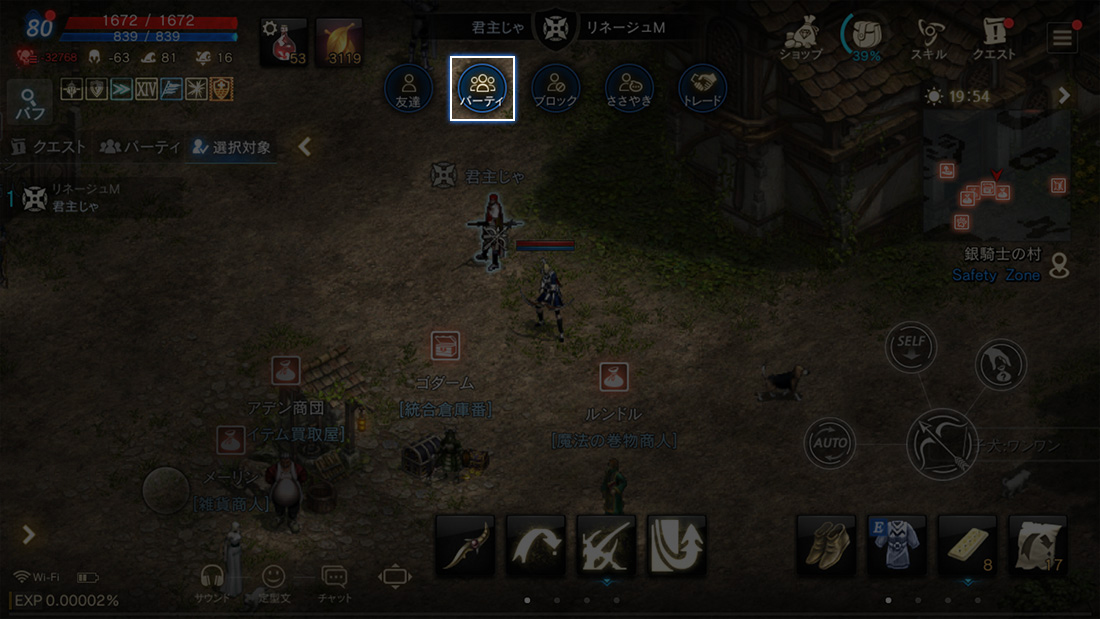Open the パーティ (Party) social button
Viewport: 1100px width, 619px height.
[482, 88]
